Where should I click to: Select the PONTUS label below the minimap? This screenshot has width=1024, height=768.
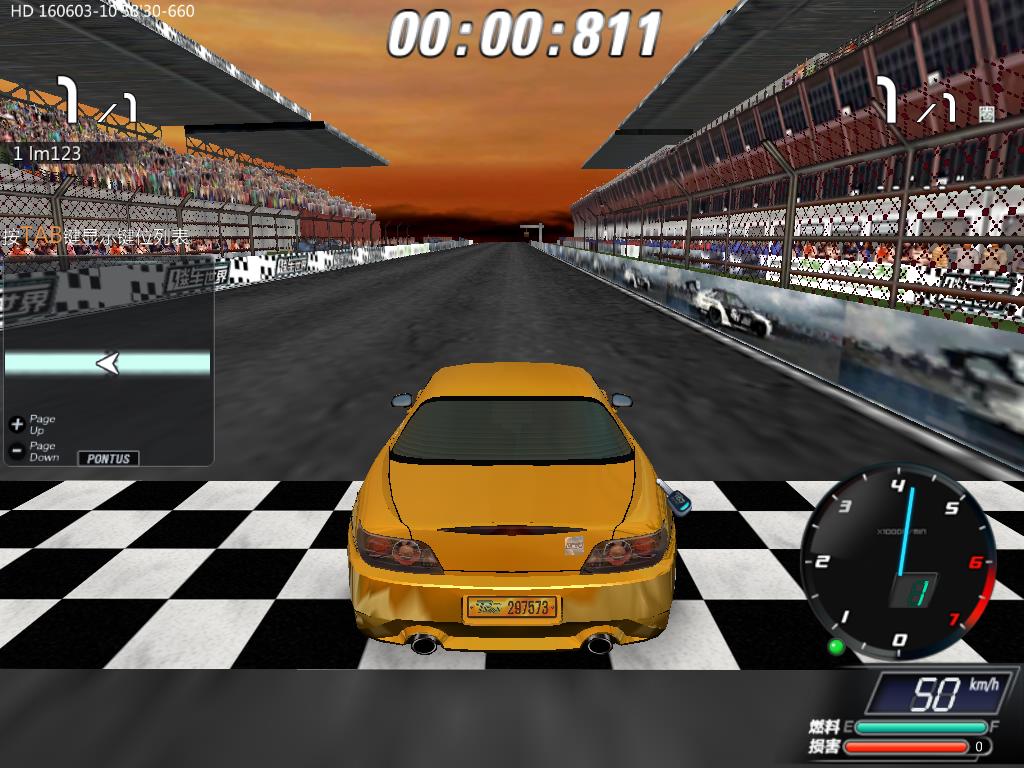click(108, 458)
